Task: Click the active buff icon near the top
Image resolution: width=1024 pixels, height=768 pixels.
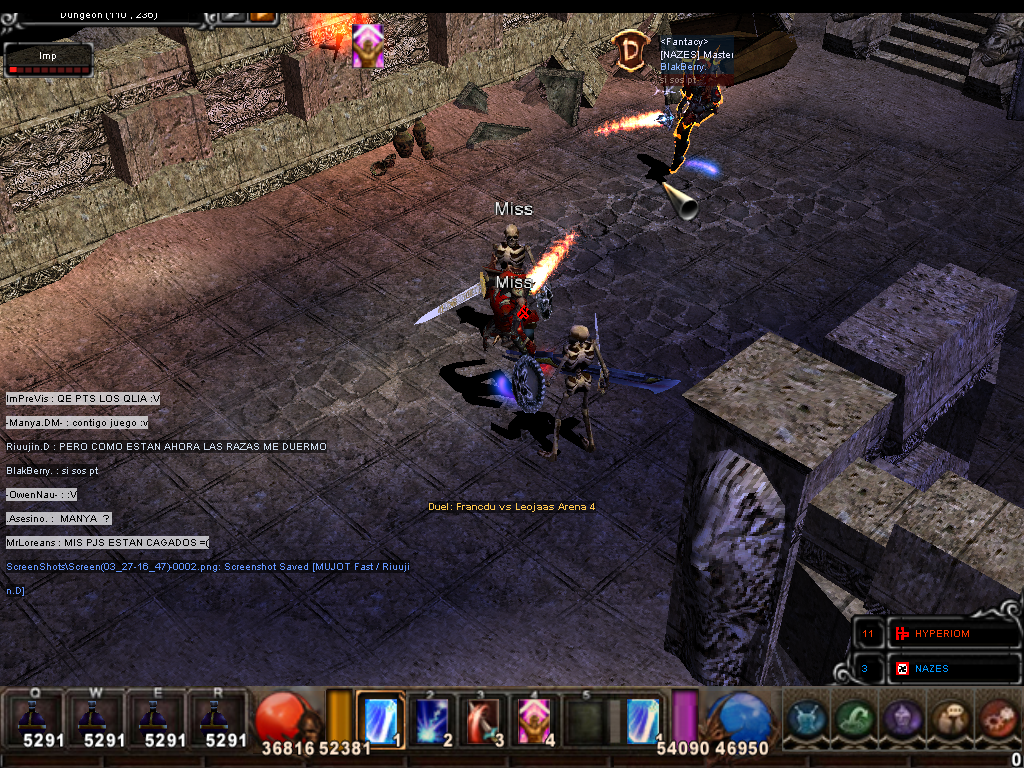Action: coord(367,46)
